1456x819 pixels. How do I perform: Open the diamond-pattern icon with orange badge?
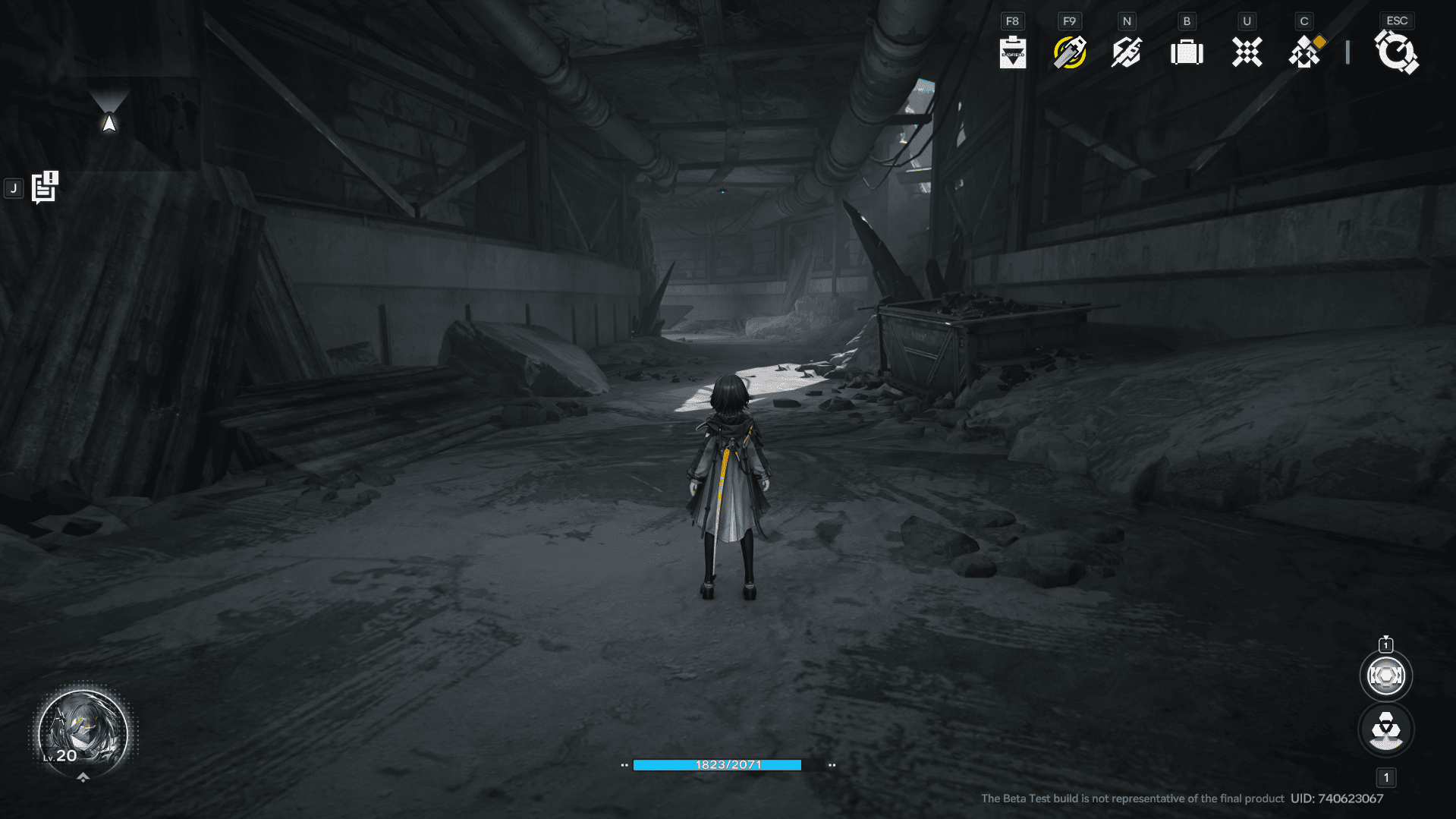[x=1306, y=52]
